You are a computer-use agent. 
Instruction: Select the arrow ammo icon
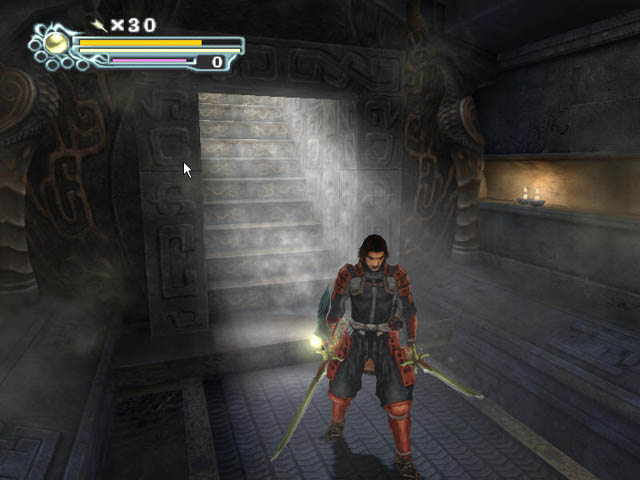click(x=99, y=25)
